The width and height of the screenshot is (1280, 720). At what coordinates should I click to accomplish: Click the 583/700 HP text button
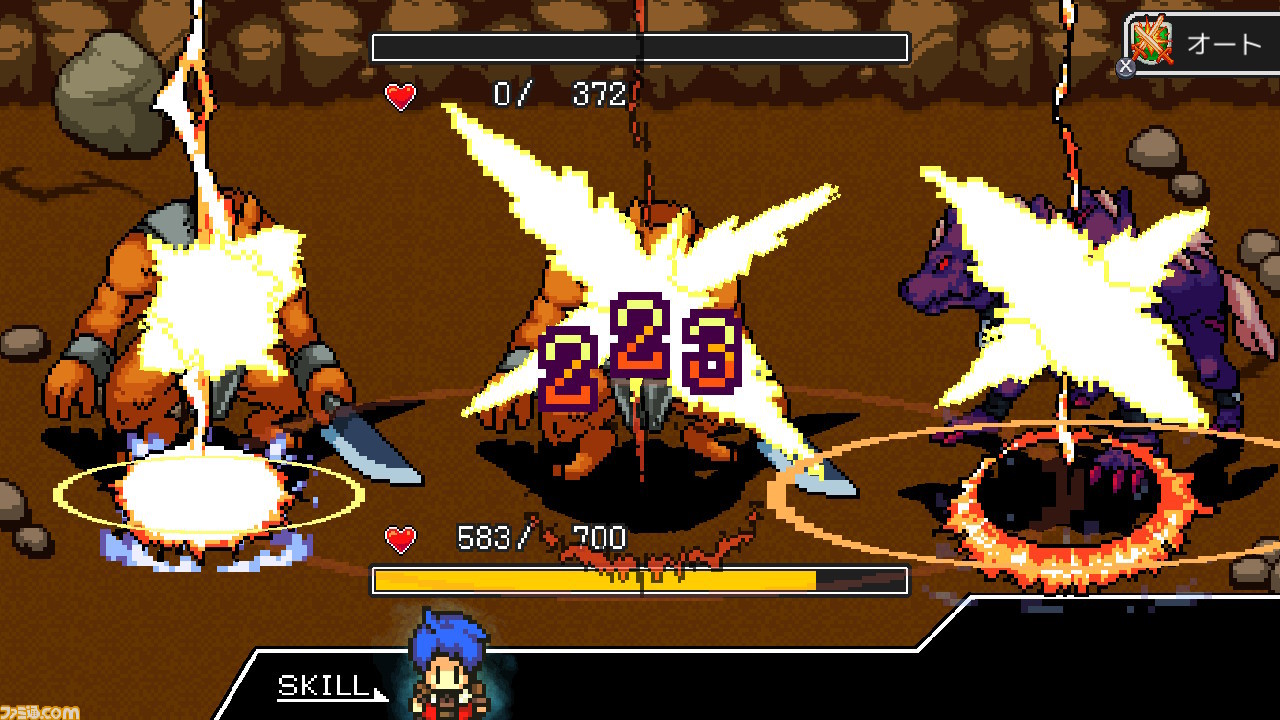(538, 537)
